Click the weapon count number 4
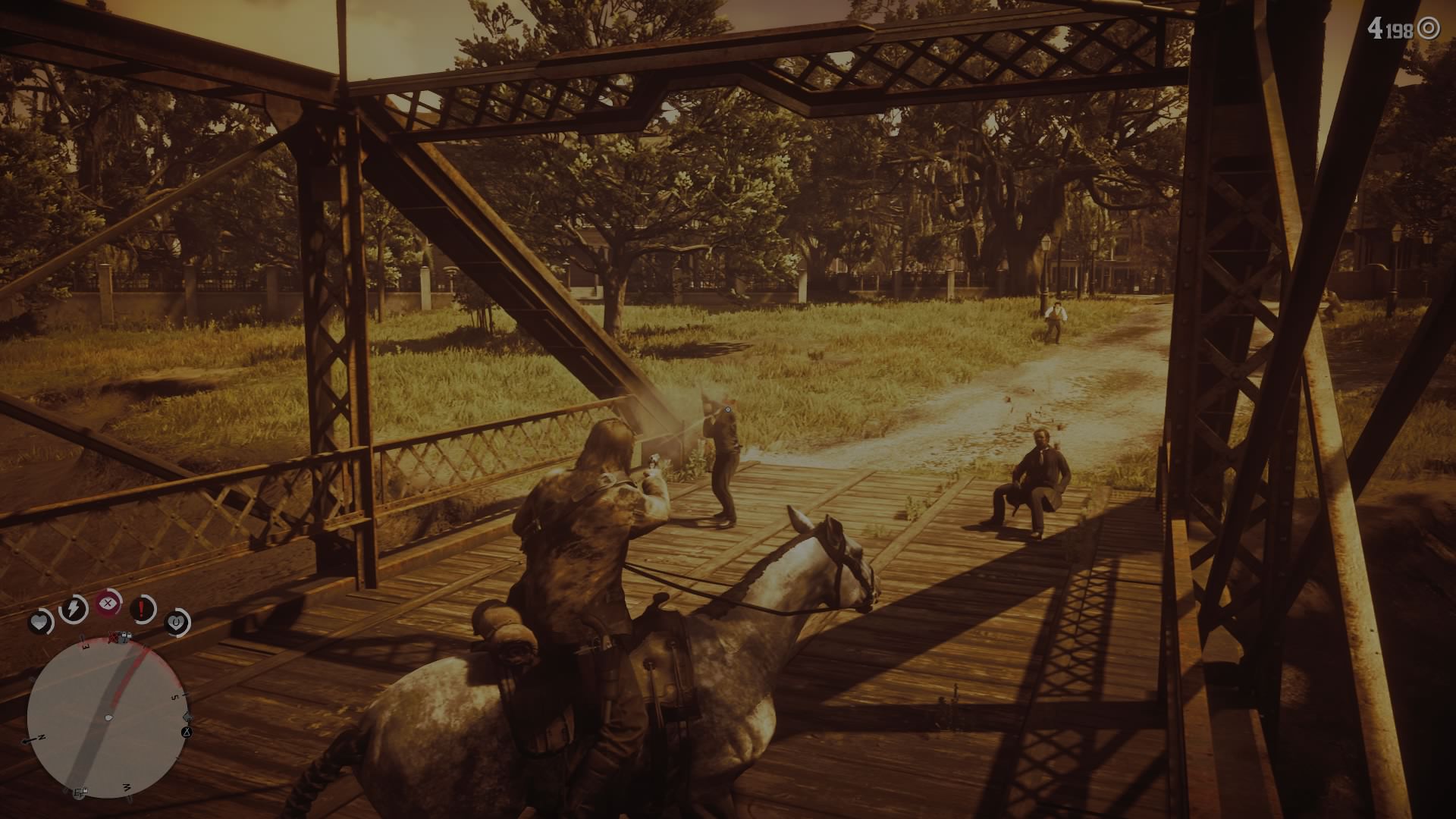 1376,28
